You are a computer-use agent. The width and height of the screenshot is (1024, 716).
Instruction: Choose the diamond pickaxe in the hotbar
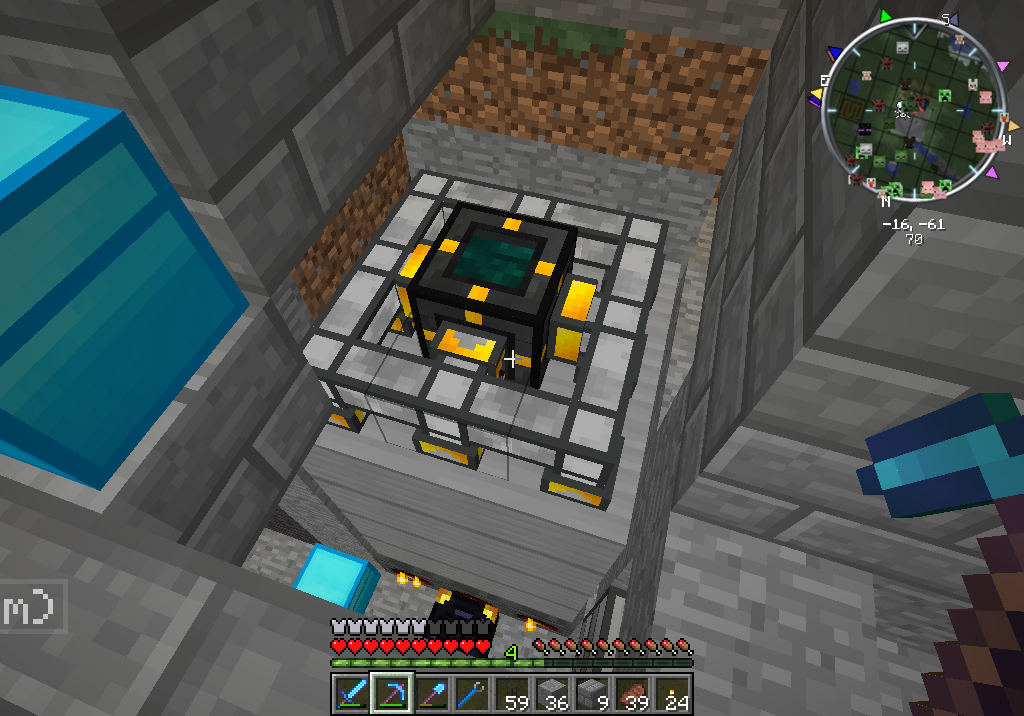click(390, 694)
